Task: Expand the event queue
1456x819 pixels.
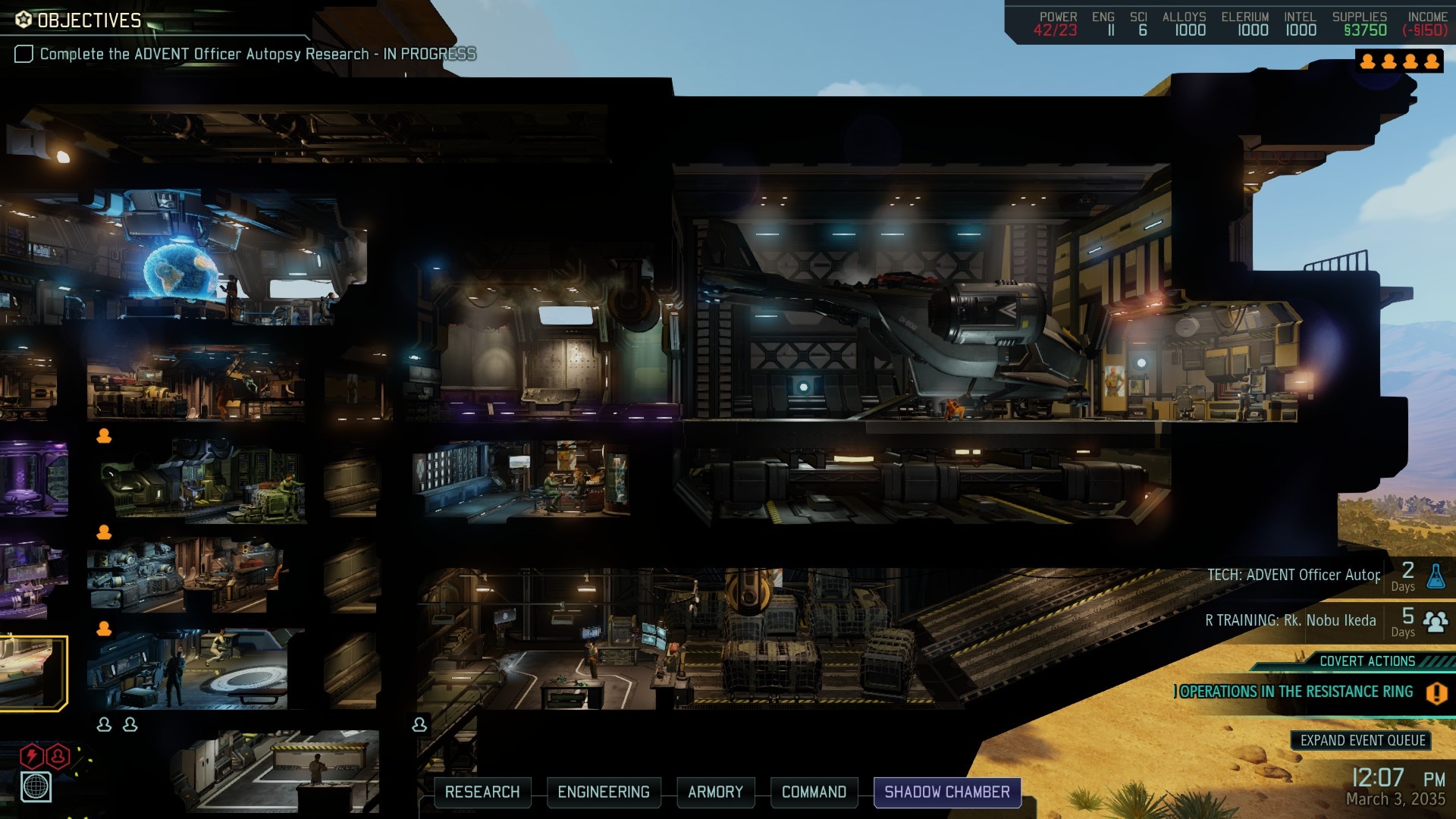Action: click(x=1362, y=740)
